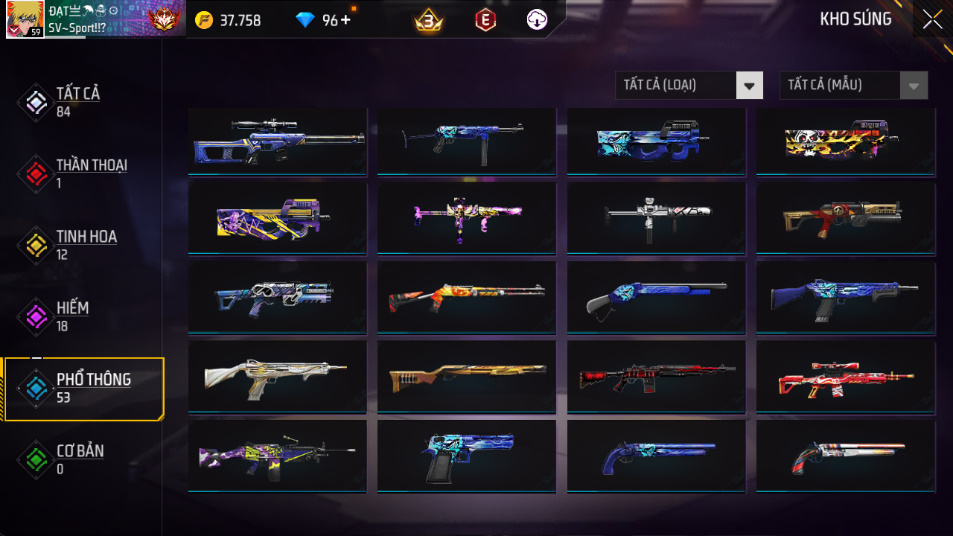Choose the blue lever-action shotgun skin

tap(656, 298)
